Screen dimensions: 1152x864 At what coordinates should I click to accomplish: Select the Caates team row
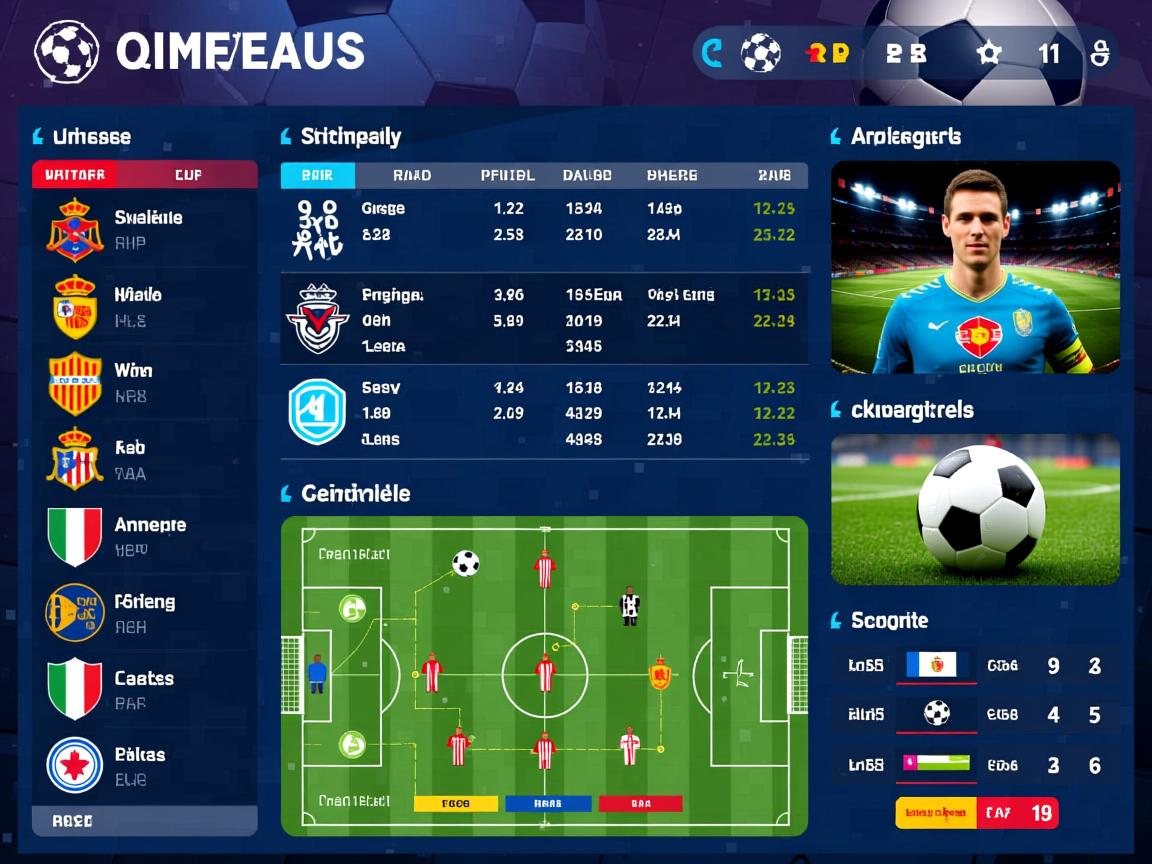pos(145,689)
